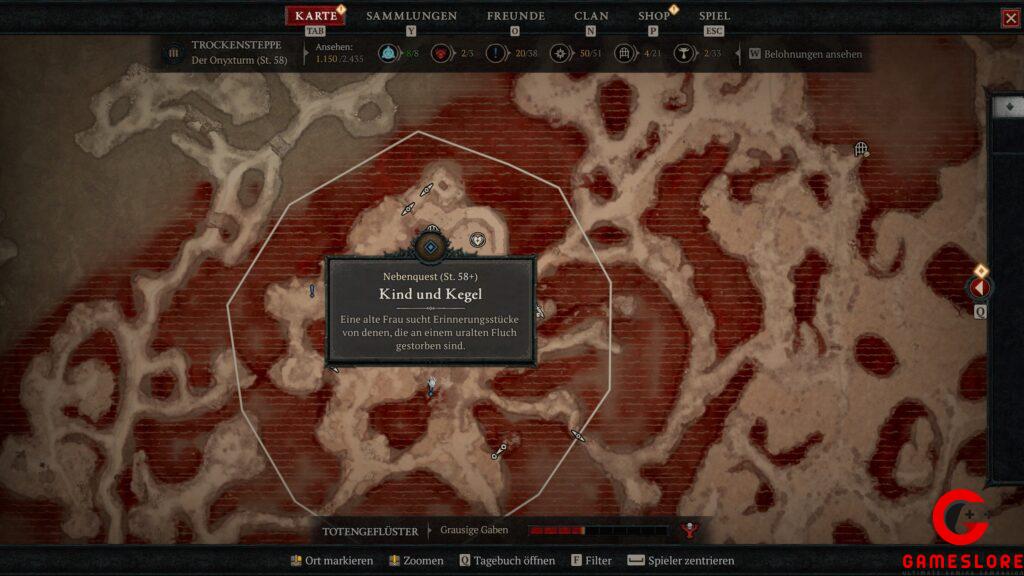Select the Kind und Kegel quest marker
The image size is (1024, 576).
[430, 247]
